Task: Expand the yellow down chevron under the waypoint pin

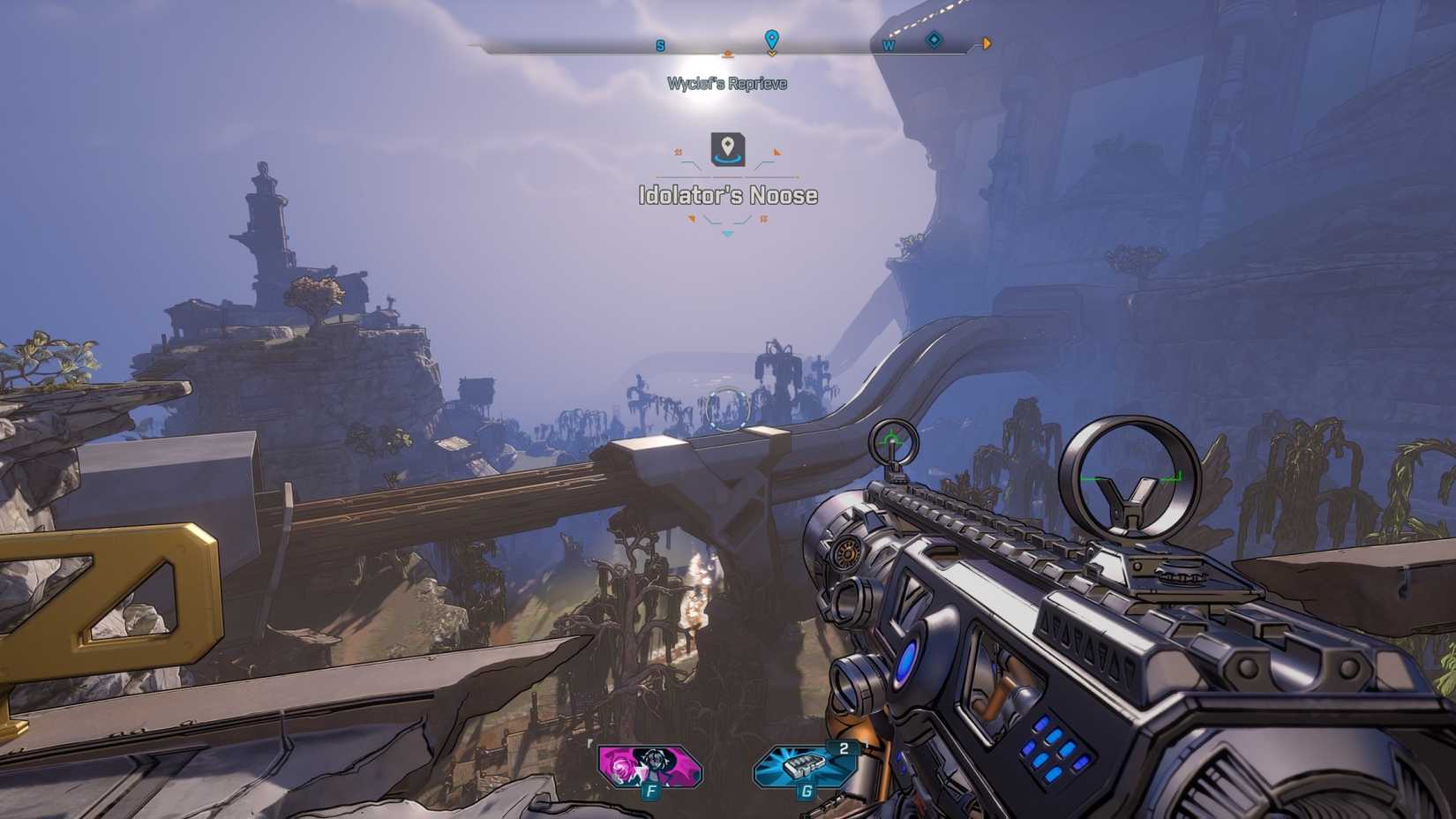Action: pos(774,55)
